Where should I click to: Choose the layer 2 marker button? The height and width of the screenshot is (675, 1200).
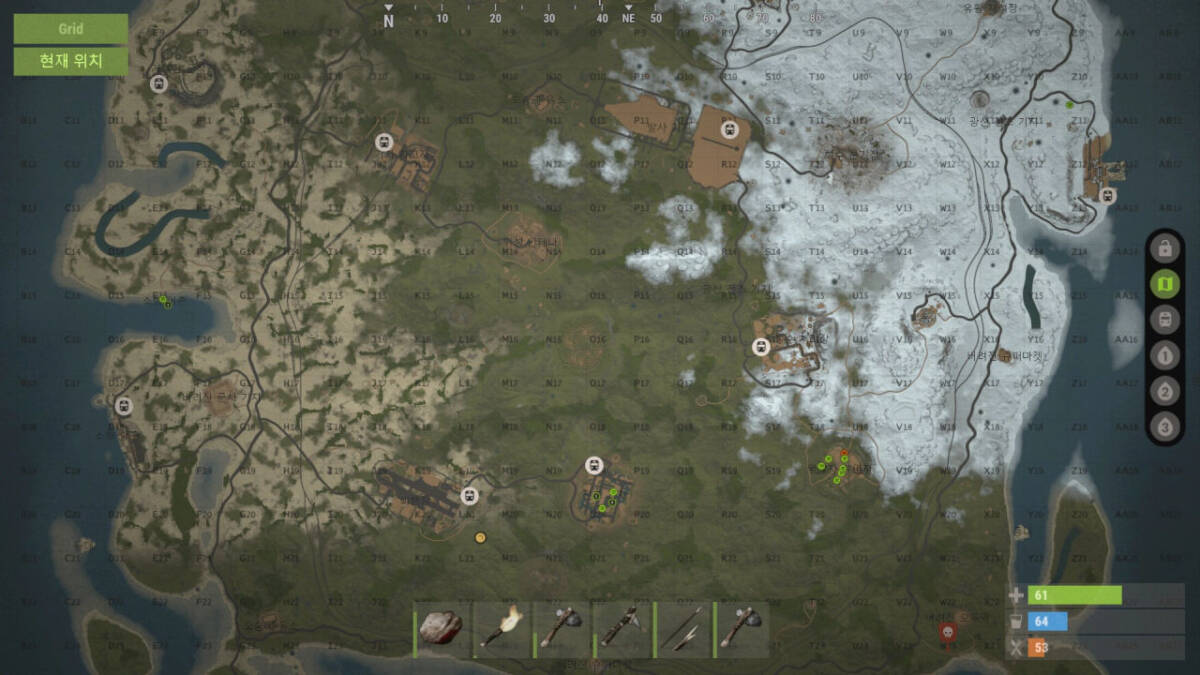coord(1164,391)
